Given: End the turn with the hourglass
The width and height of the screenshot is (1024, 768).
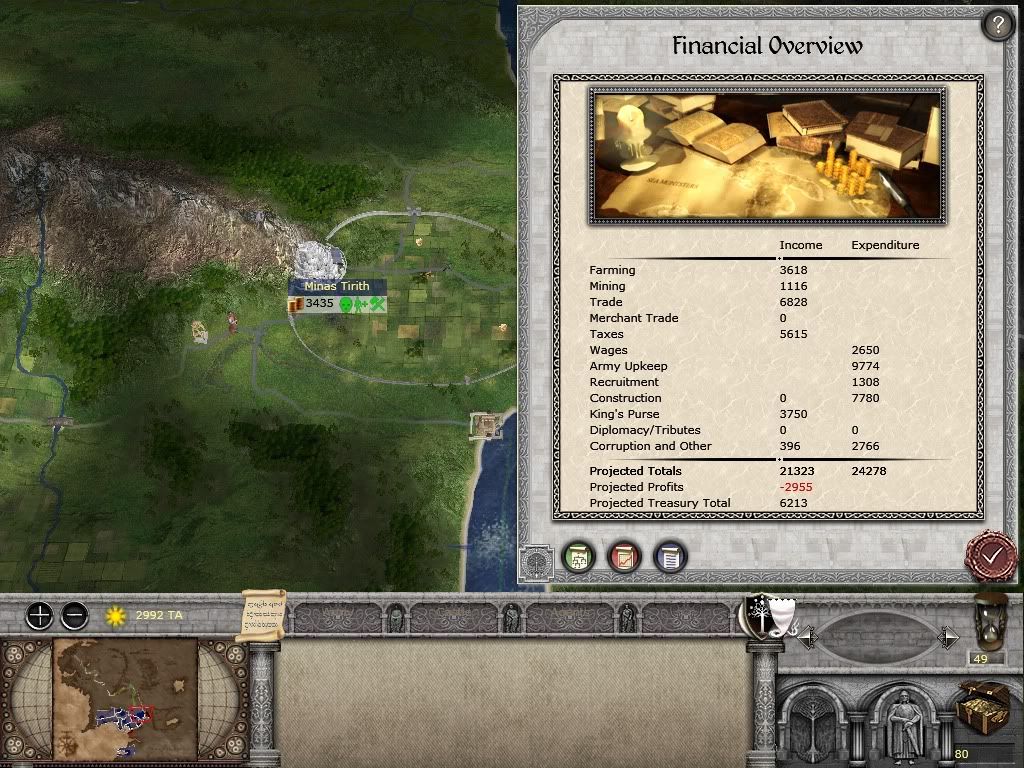Looking at the screenshot, I should coord(991,621).
